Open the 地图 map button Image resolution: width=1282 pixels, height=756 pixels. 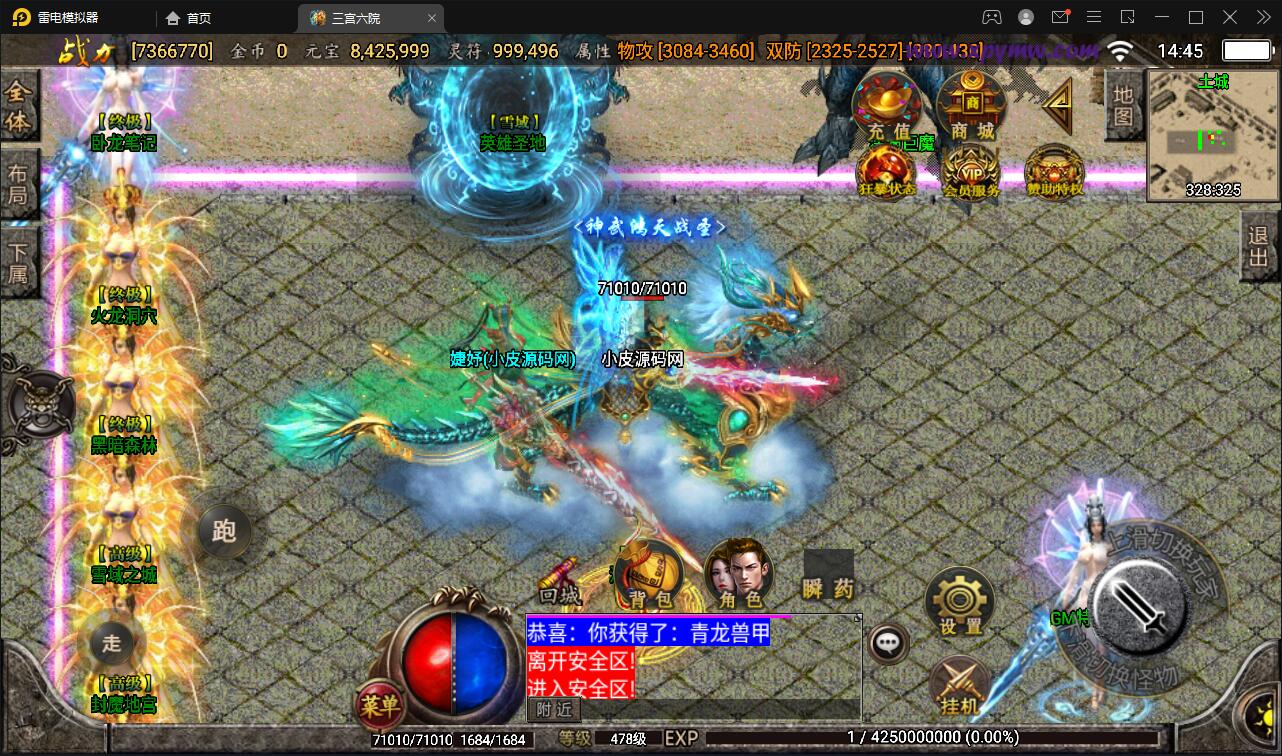1124,106
